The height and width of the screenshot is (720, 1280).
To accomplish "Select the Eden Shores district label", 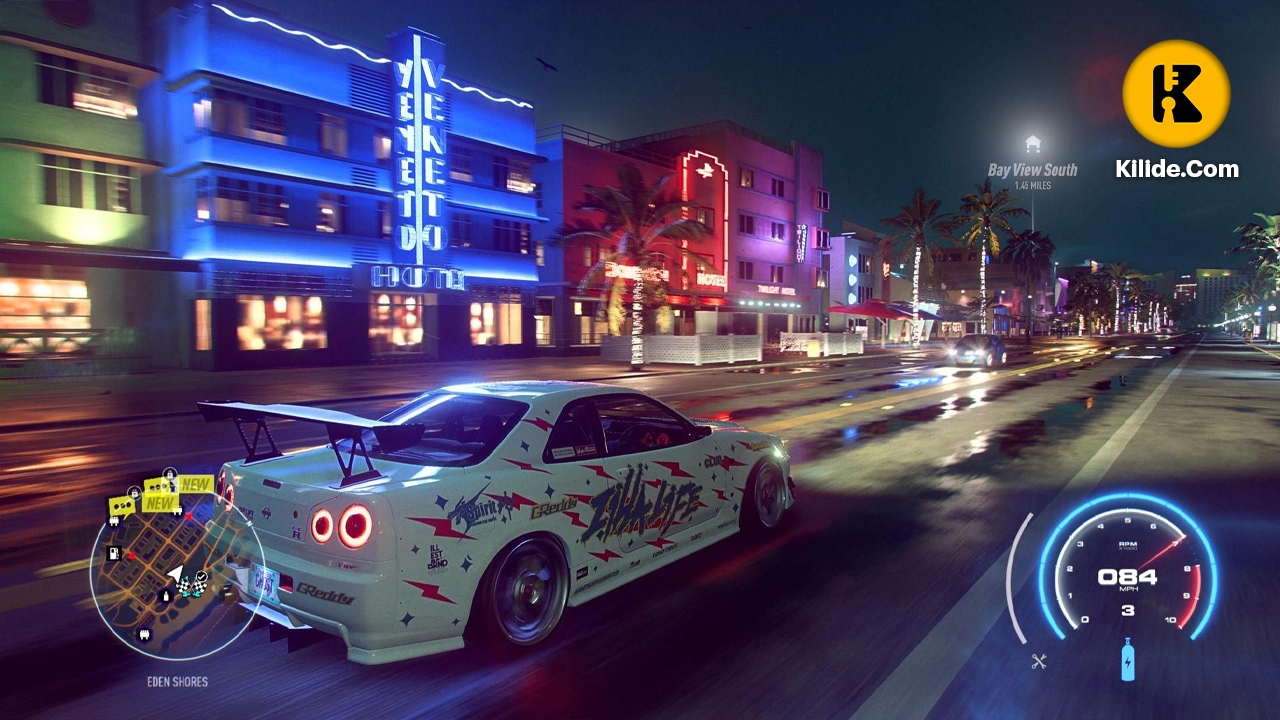I will click(178, 680).
